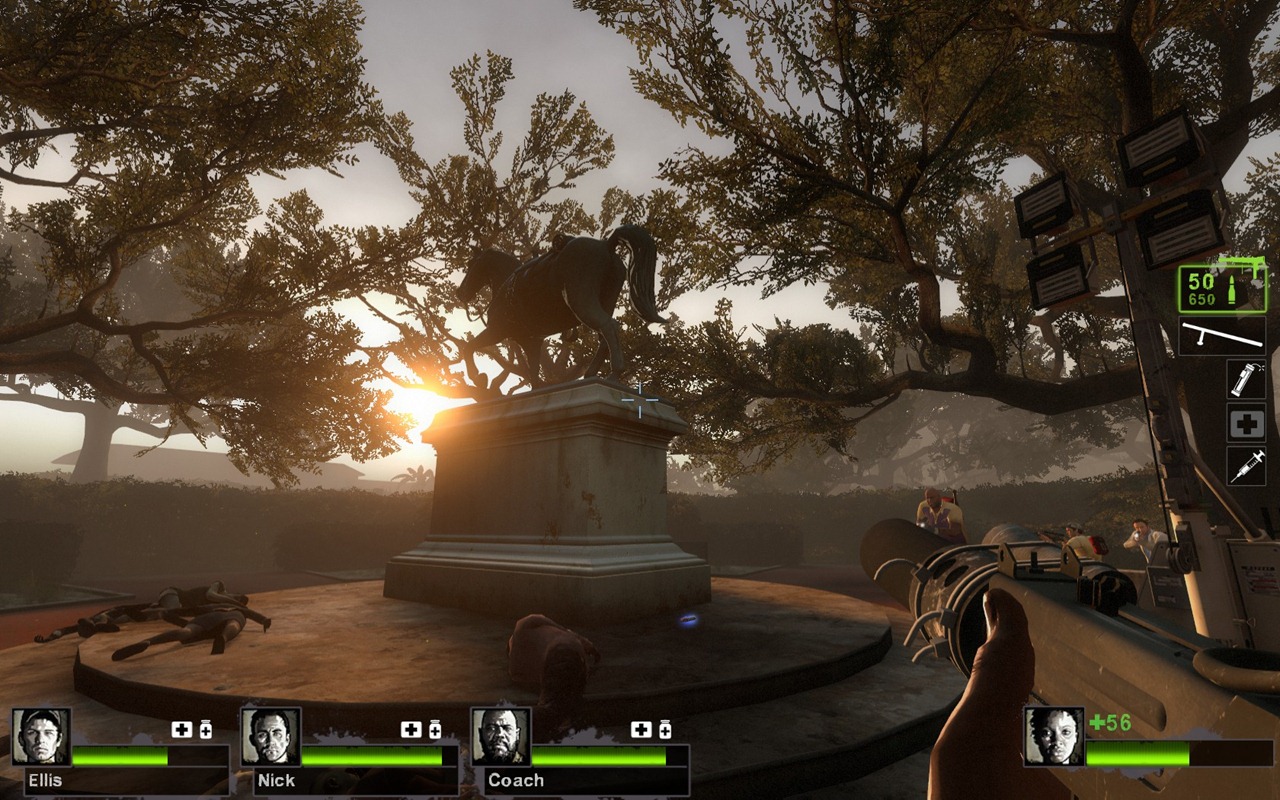Switch to the nightstick melee slot
The image size is (1280, 800).
pos(1222,336)
